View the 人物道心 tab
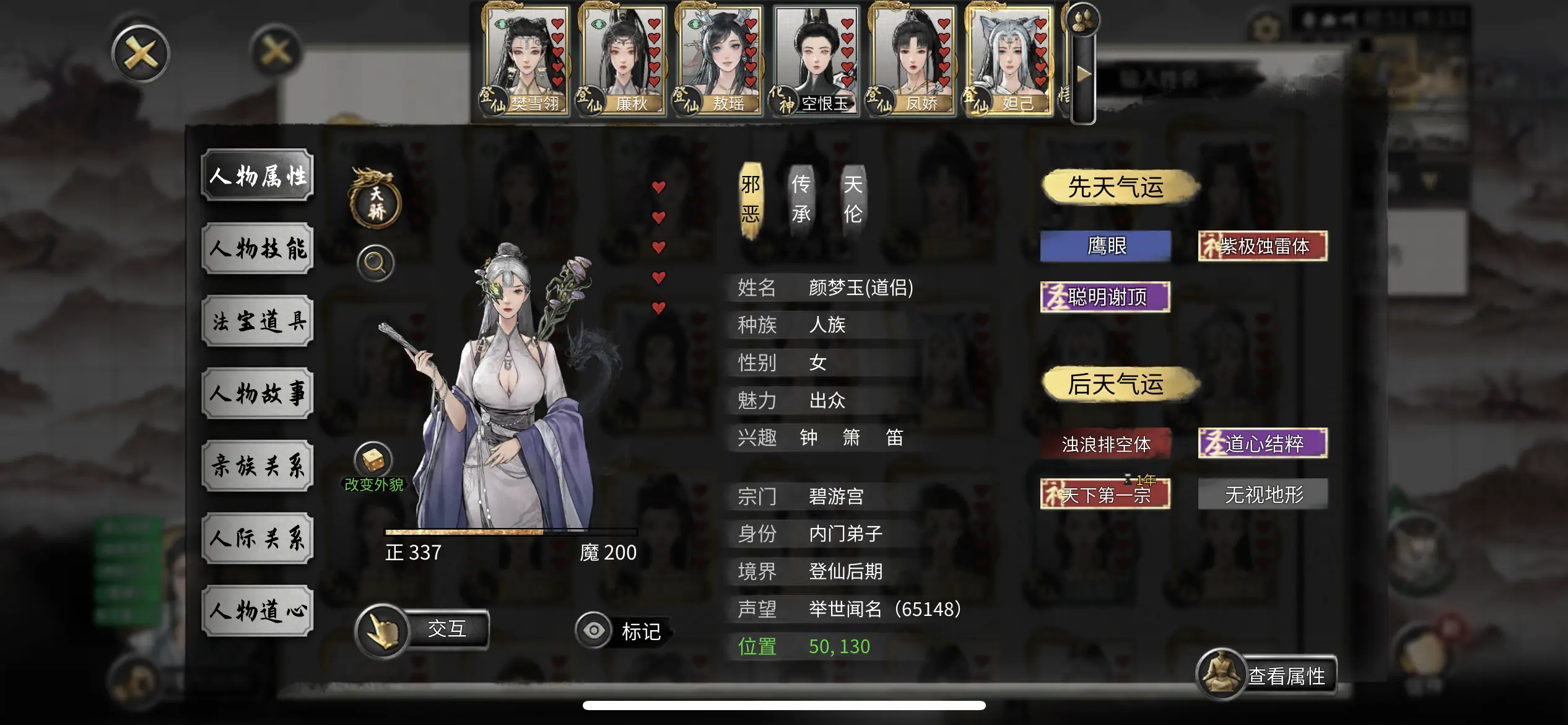 [x=258, y=611]
